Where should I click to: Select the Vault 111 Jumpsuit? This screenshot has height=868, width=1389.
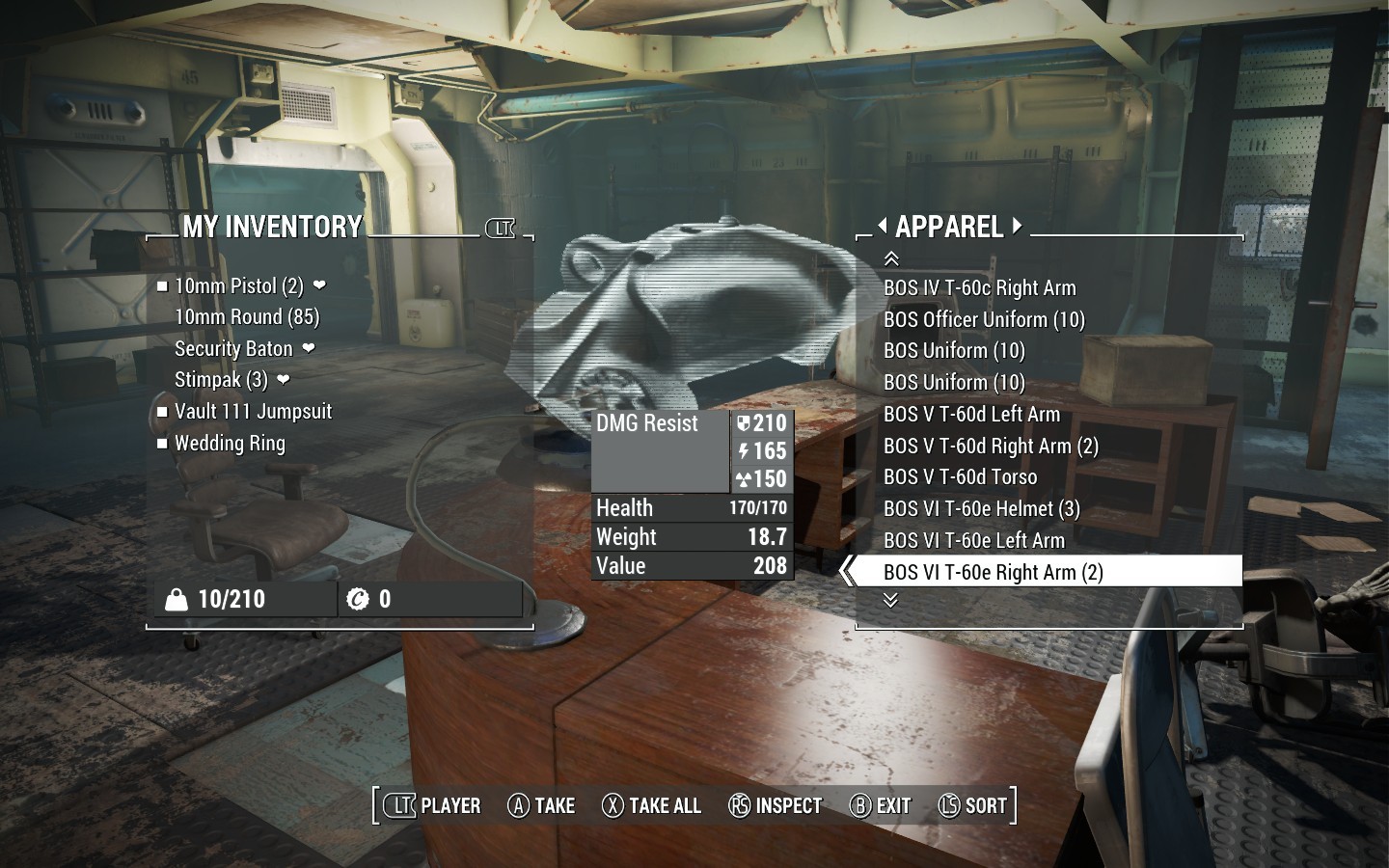tap(253, 412)
